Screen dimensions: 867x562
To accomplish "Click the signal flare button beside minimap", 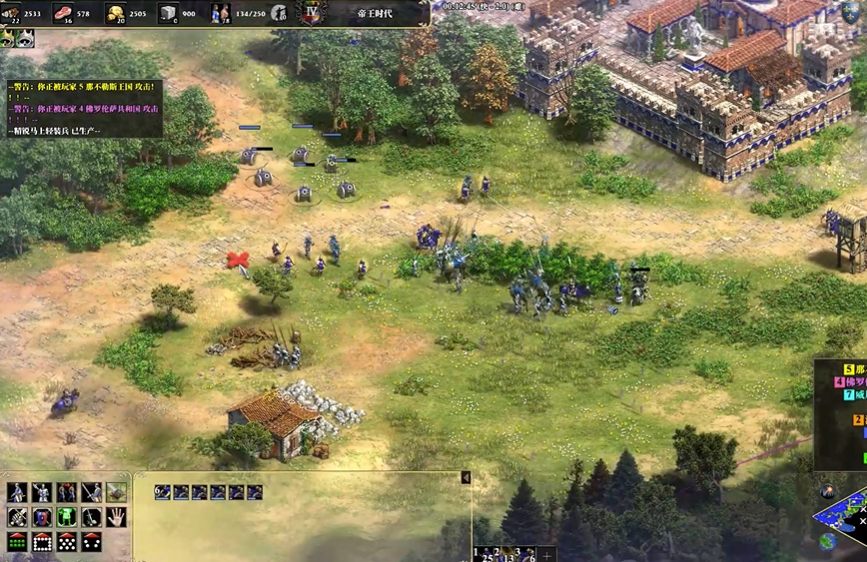I will pyautogui.click(x=827, y=492).
